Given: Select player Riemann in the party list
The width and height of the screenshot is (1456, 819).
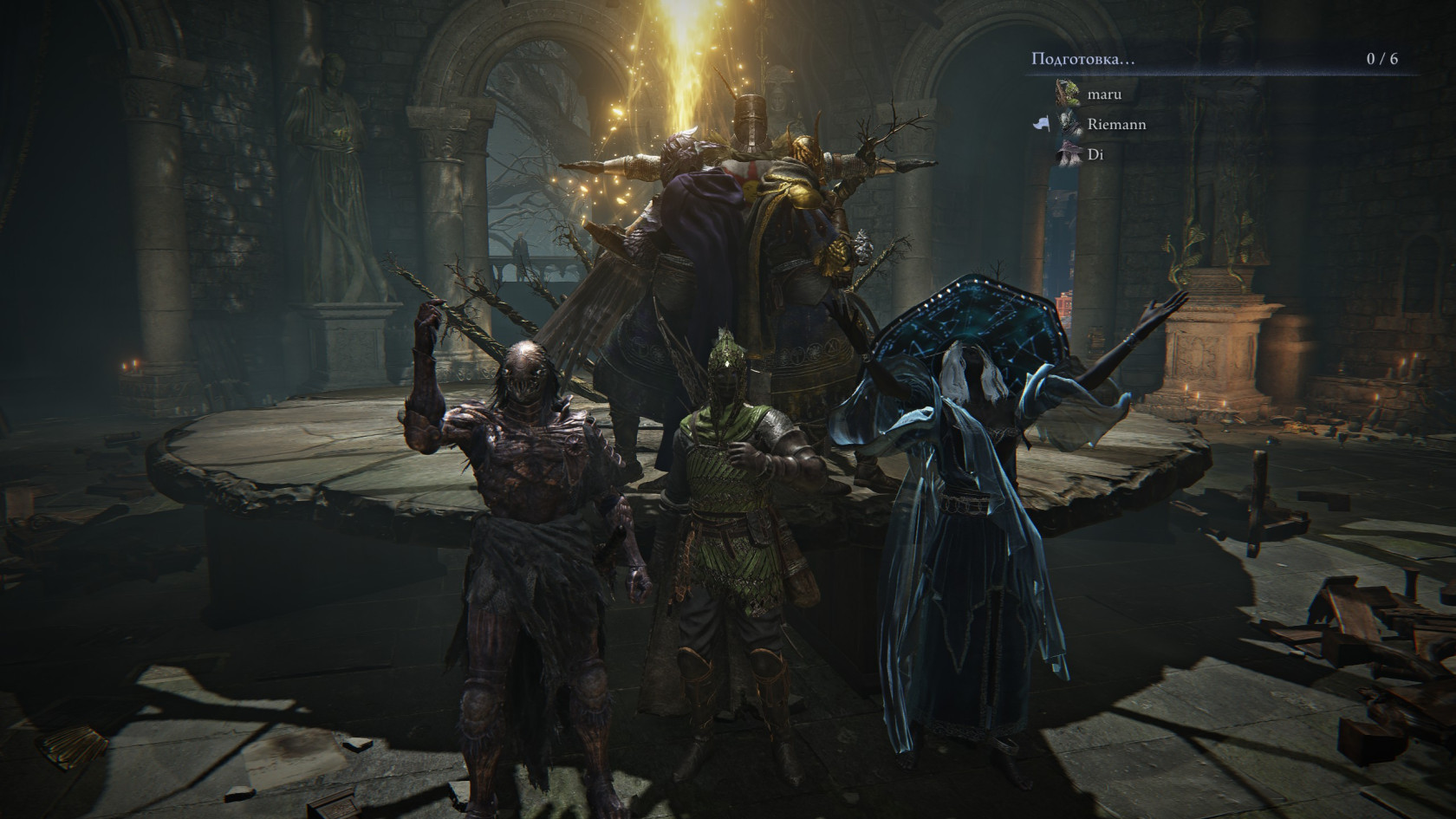Looking at the screenshot, I should click(1116, 125).
